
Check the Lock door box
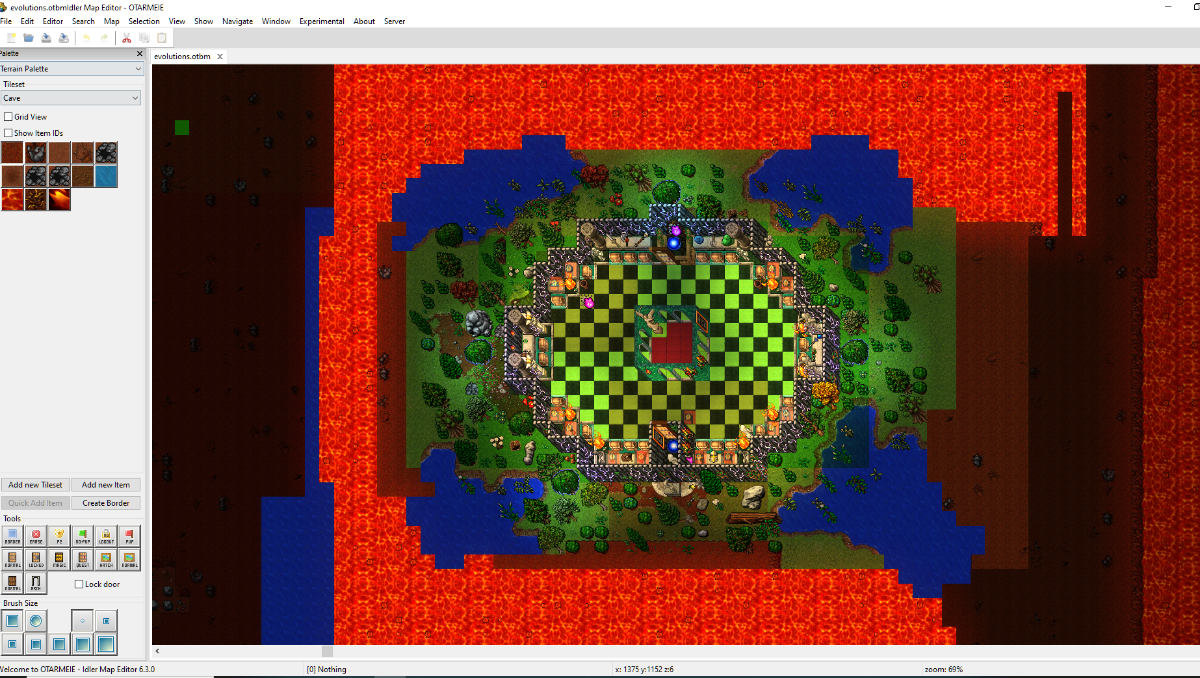click(80, 584)
